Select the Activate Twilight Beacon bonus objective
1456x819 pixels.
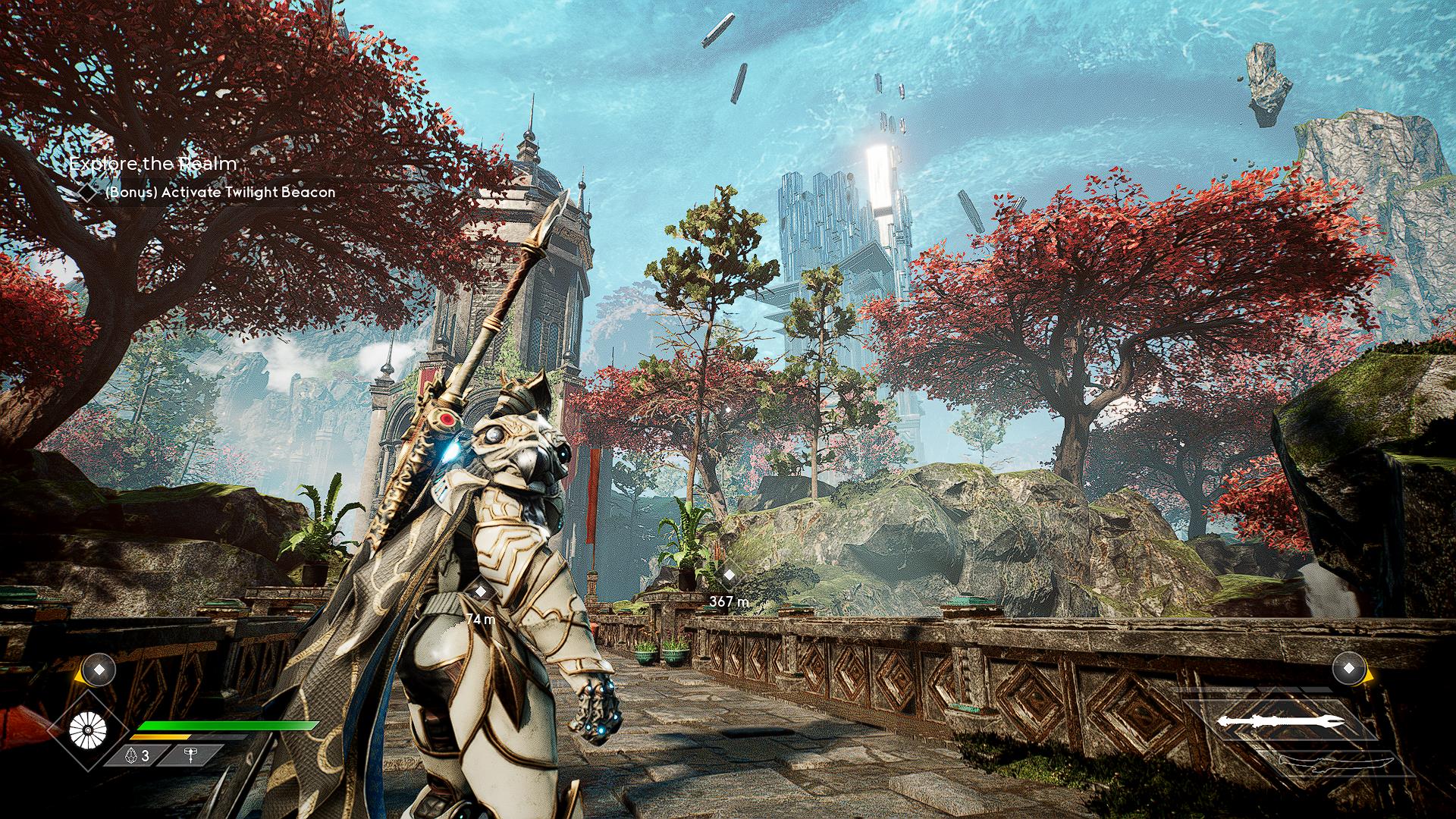point(219,193)
